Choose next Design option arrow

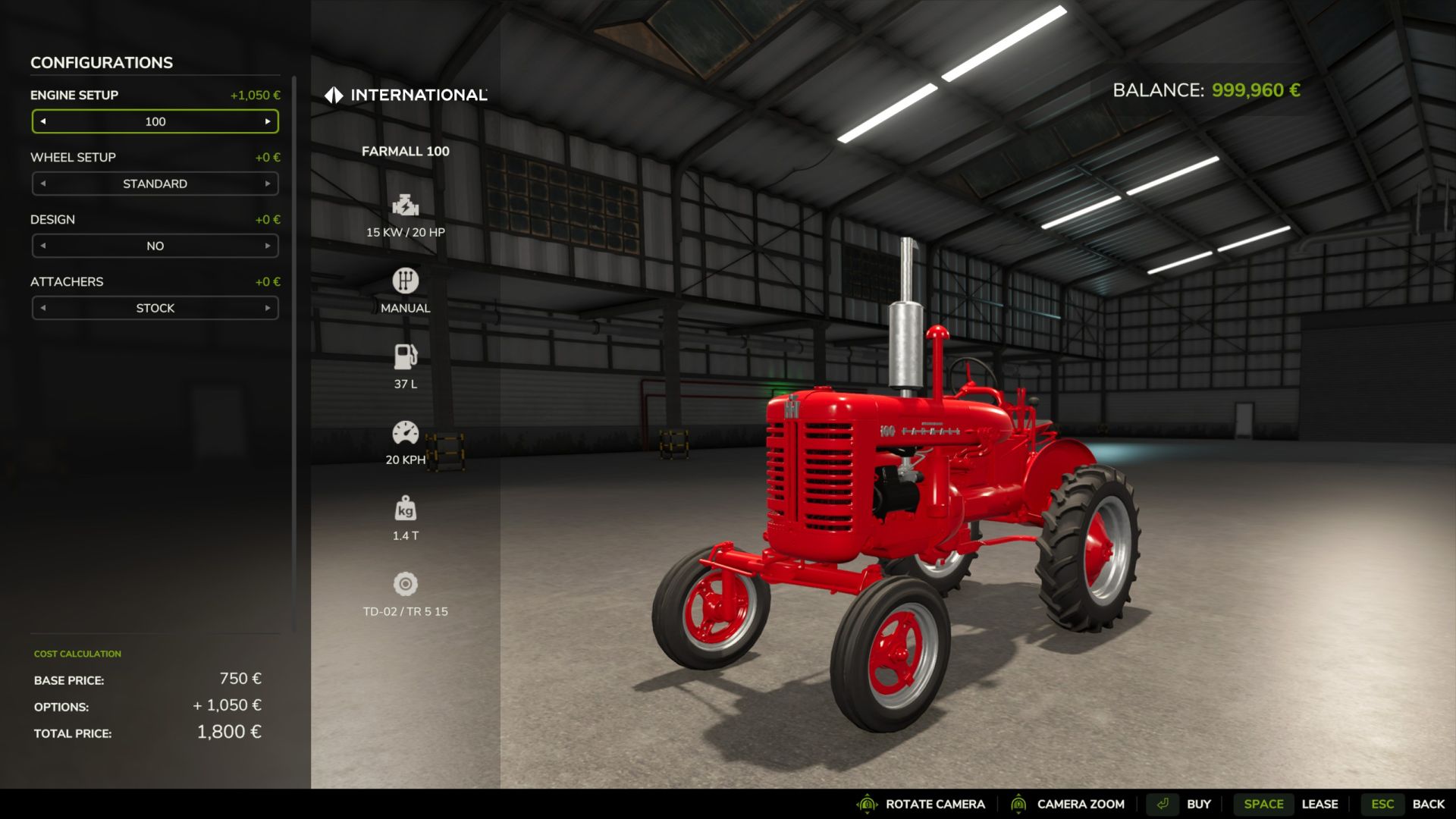click(268, 246)
